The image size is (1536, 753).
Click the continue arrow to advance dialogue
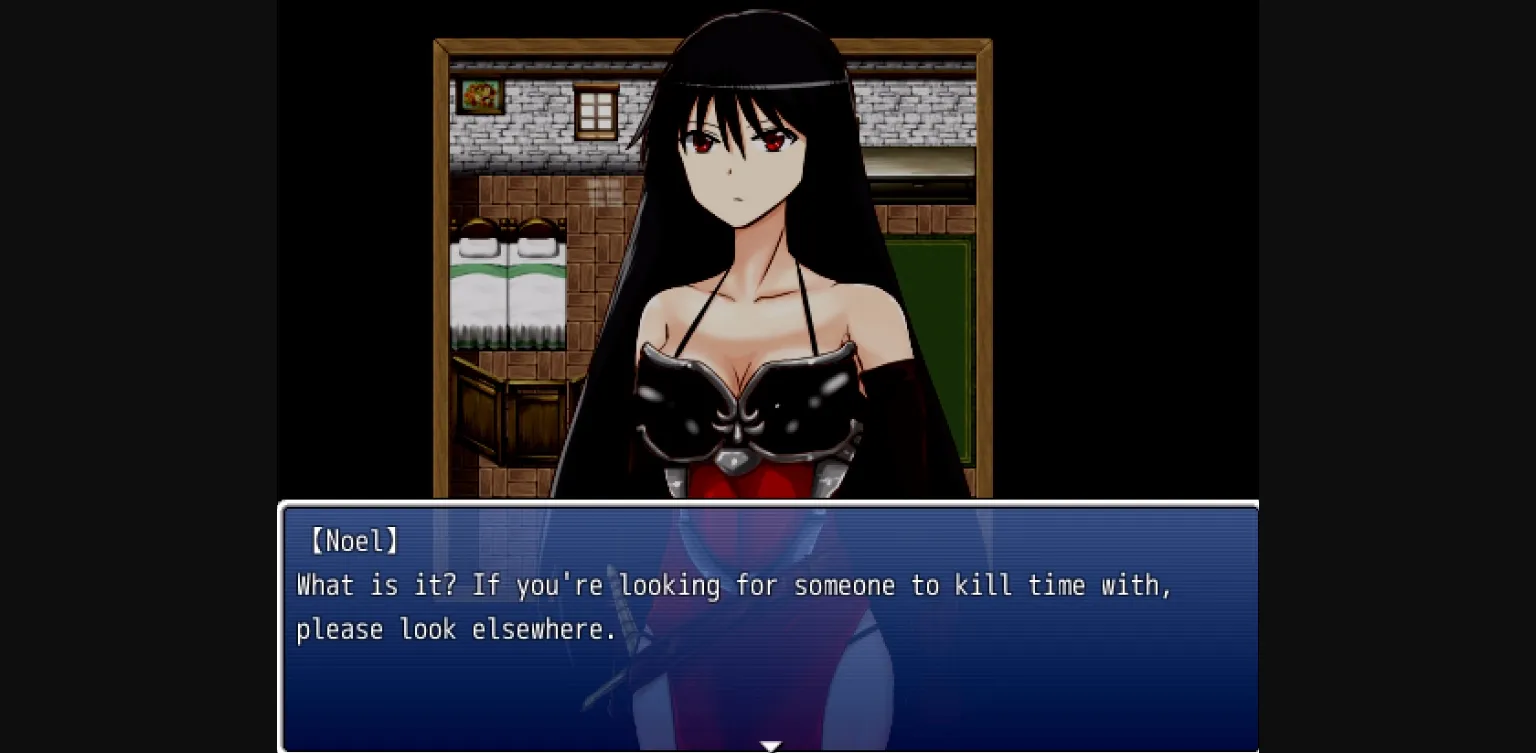(x=770, y=744)
